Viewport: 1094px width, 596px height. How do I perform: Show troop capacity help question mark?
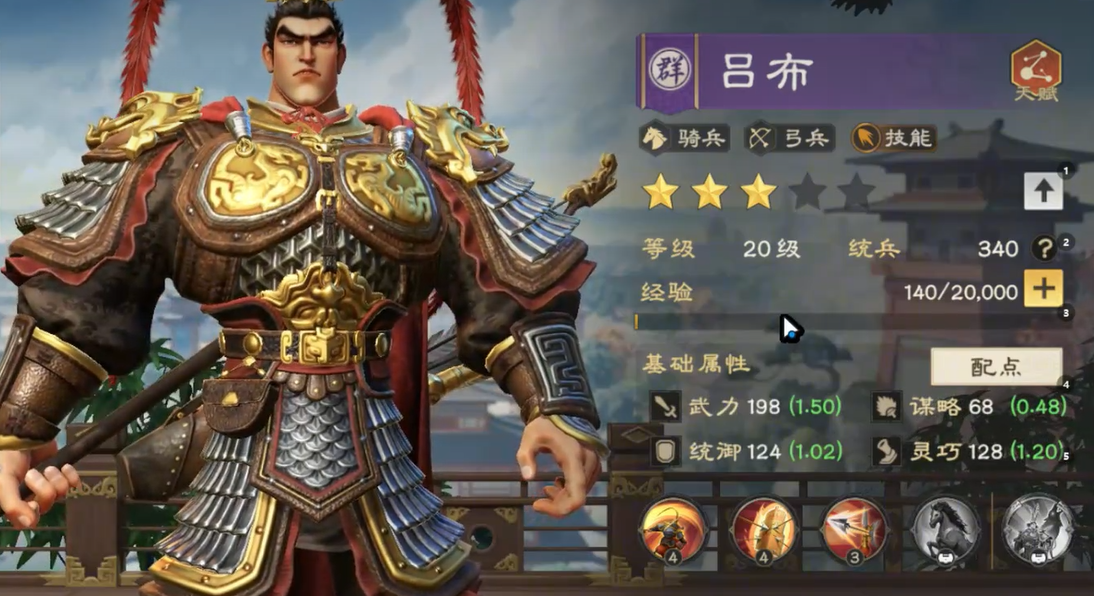click(1044, 249)
